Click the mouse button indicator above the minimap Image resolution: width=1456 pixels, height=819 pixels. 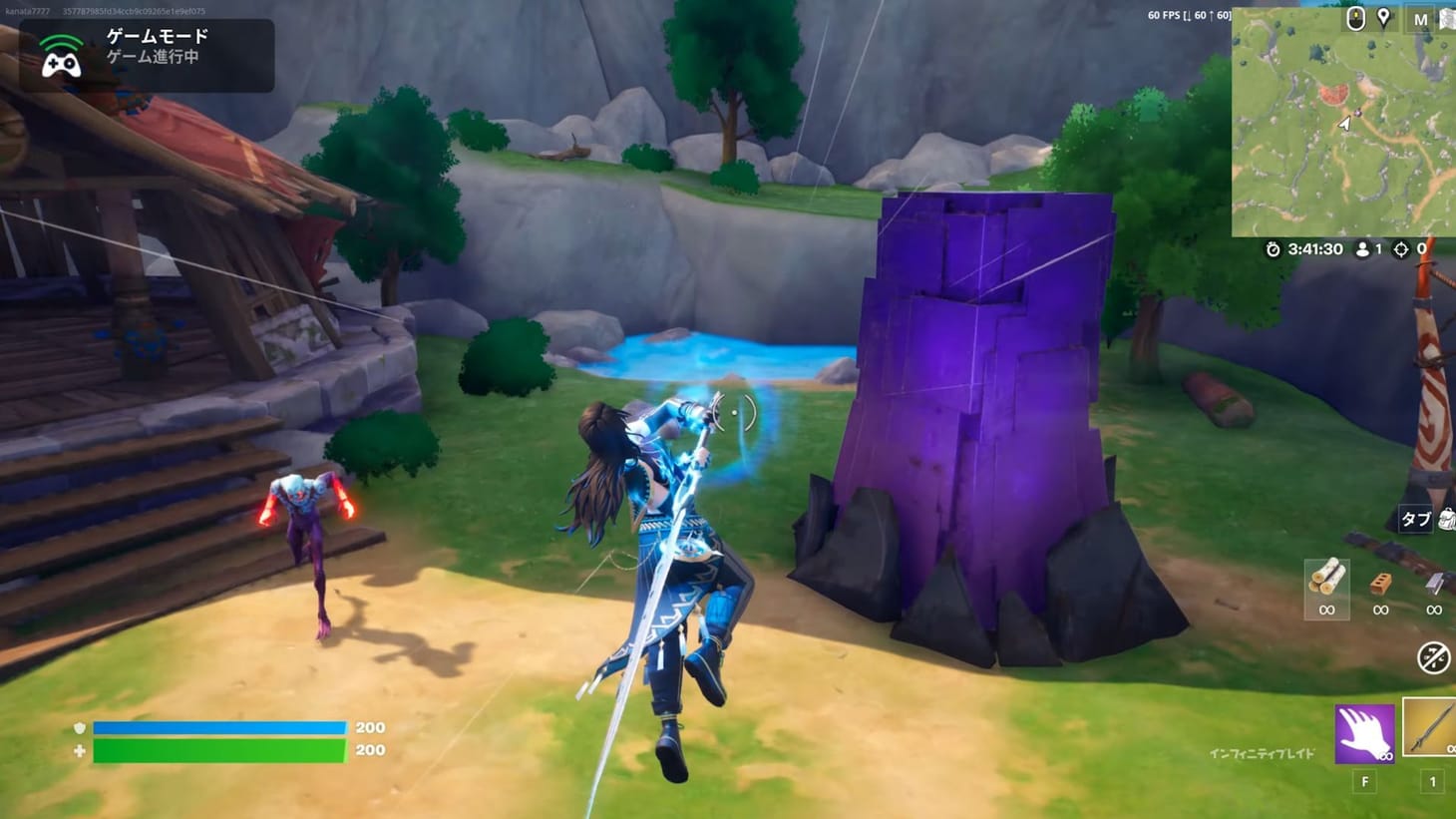click(1357, 19)
